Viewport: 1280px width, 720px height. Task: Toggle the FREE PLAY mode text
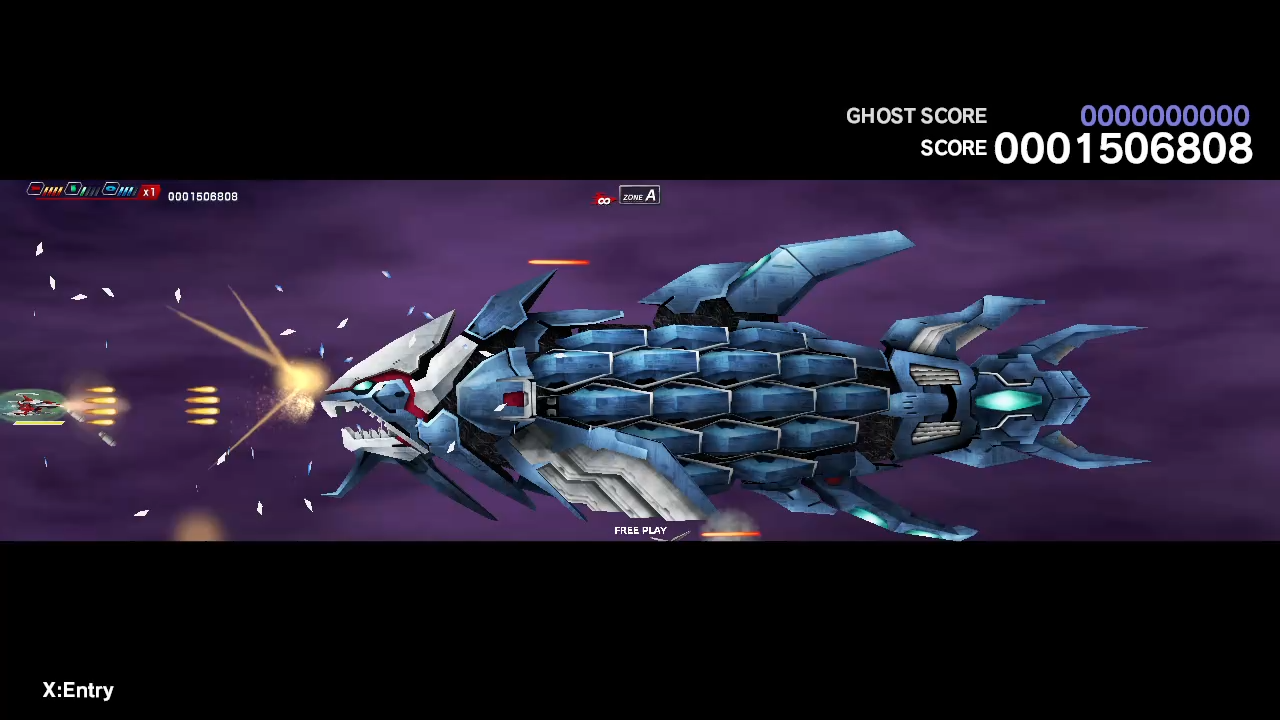(640, 530)
